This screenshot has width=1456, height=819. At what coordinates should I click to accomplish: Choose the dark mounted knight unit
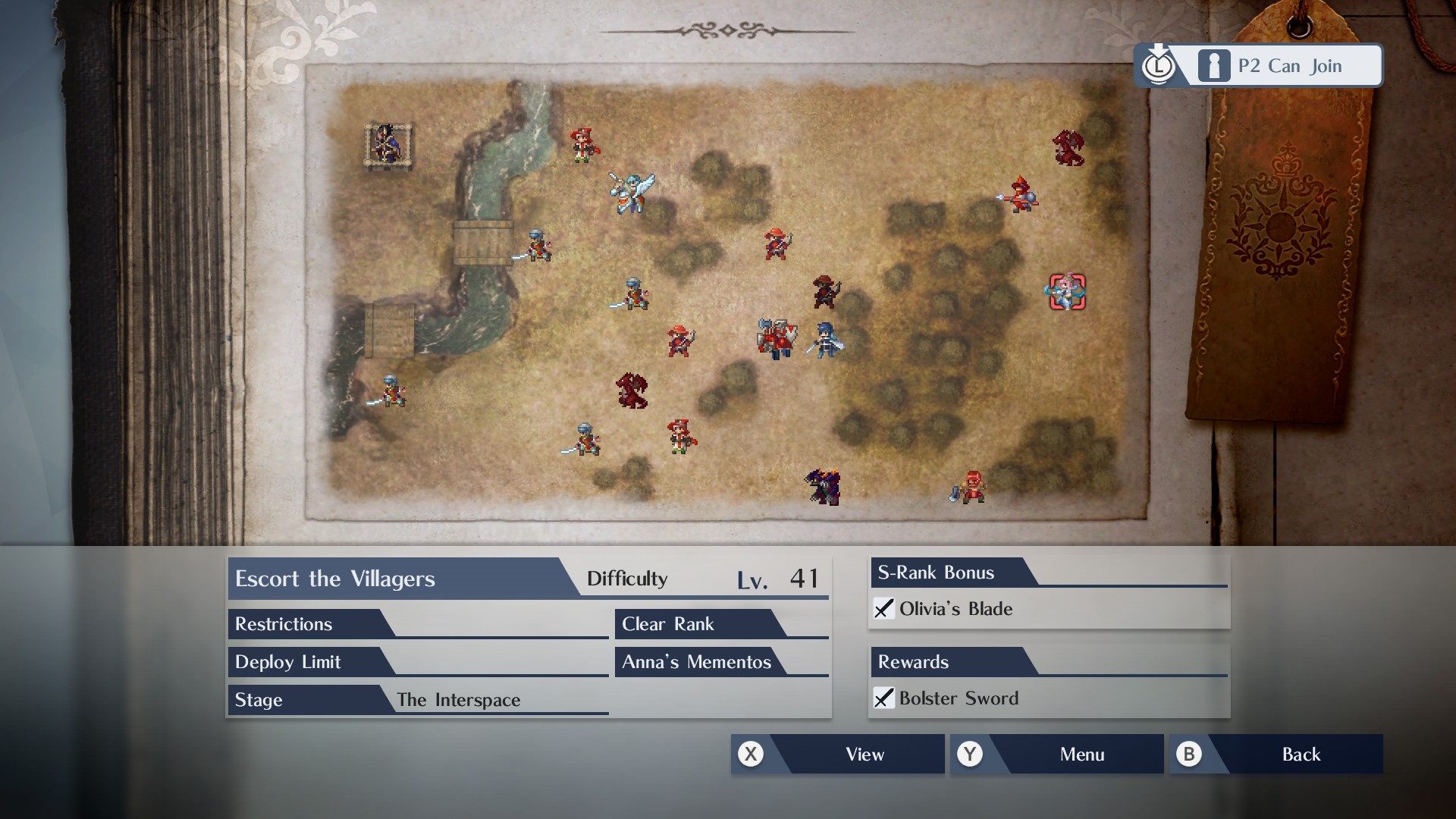point(824,486)
